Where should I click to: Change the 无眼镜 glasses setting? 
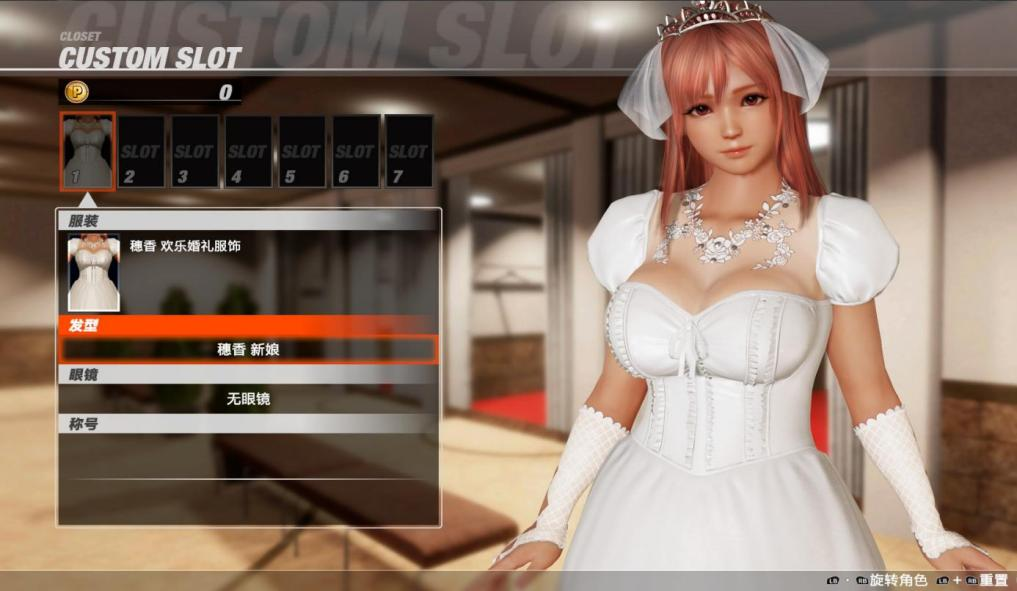(248, 398)
